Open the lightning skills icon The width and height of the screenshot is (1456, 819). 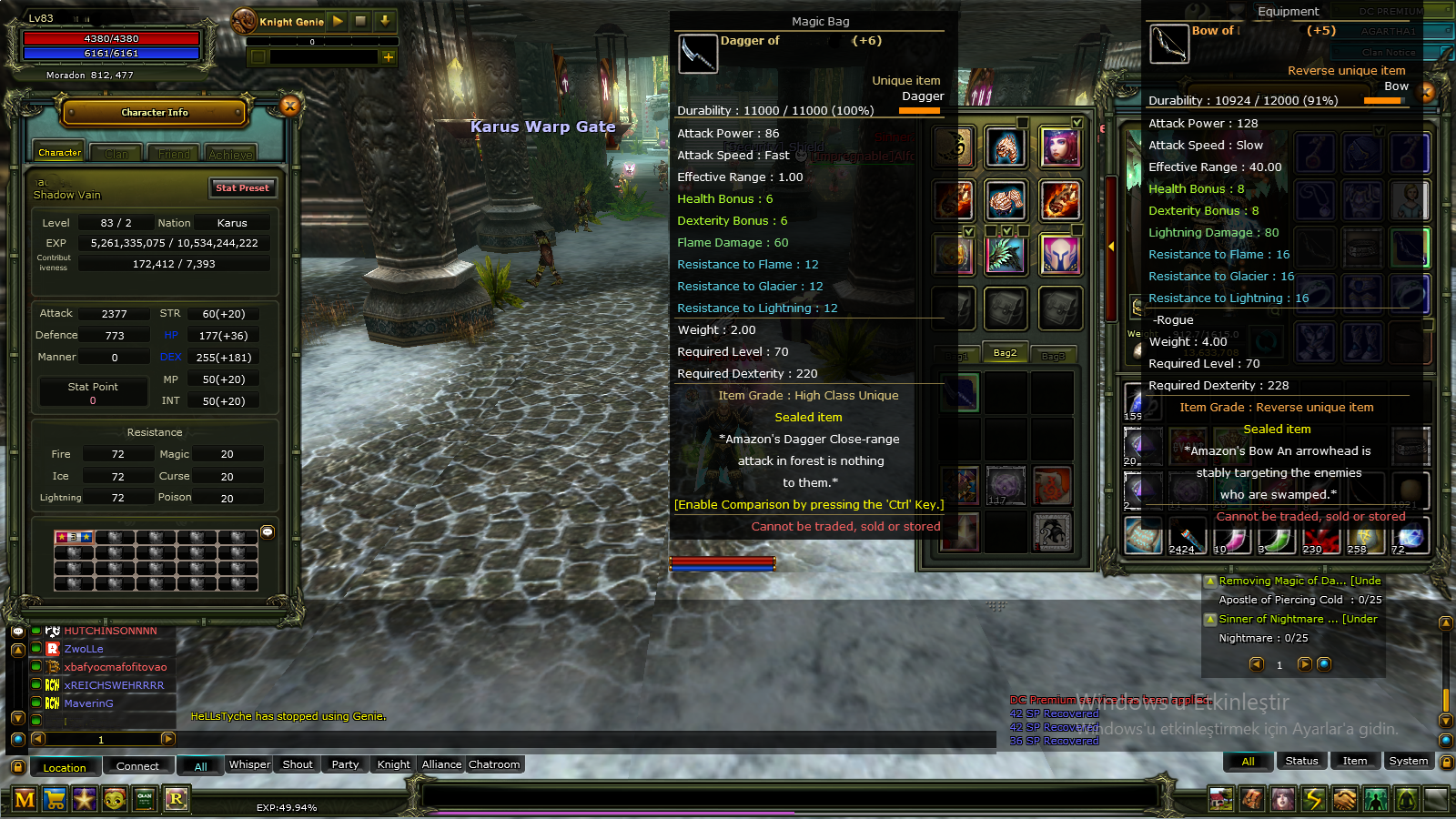[1313, 799]
